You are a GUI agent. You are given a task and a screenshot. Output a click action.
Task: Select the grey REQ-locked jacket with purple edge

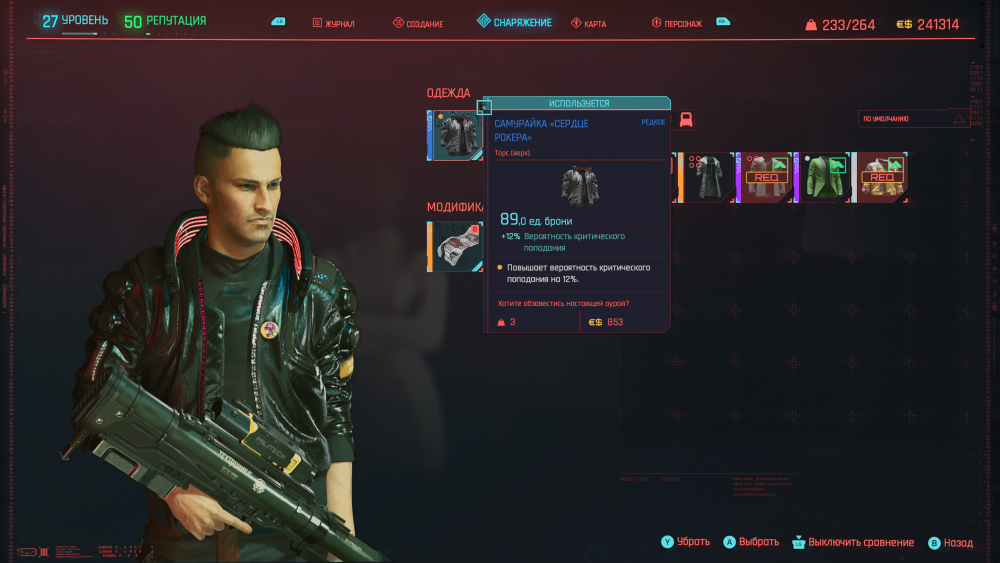765,177
